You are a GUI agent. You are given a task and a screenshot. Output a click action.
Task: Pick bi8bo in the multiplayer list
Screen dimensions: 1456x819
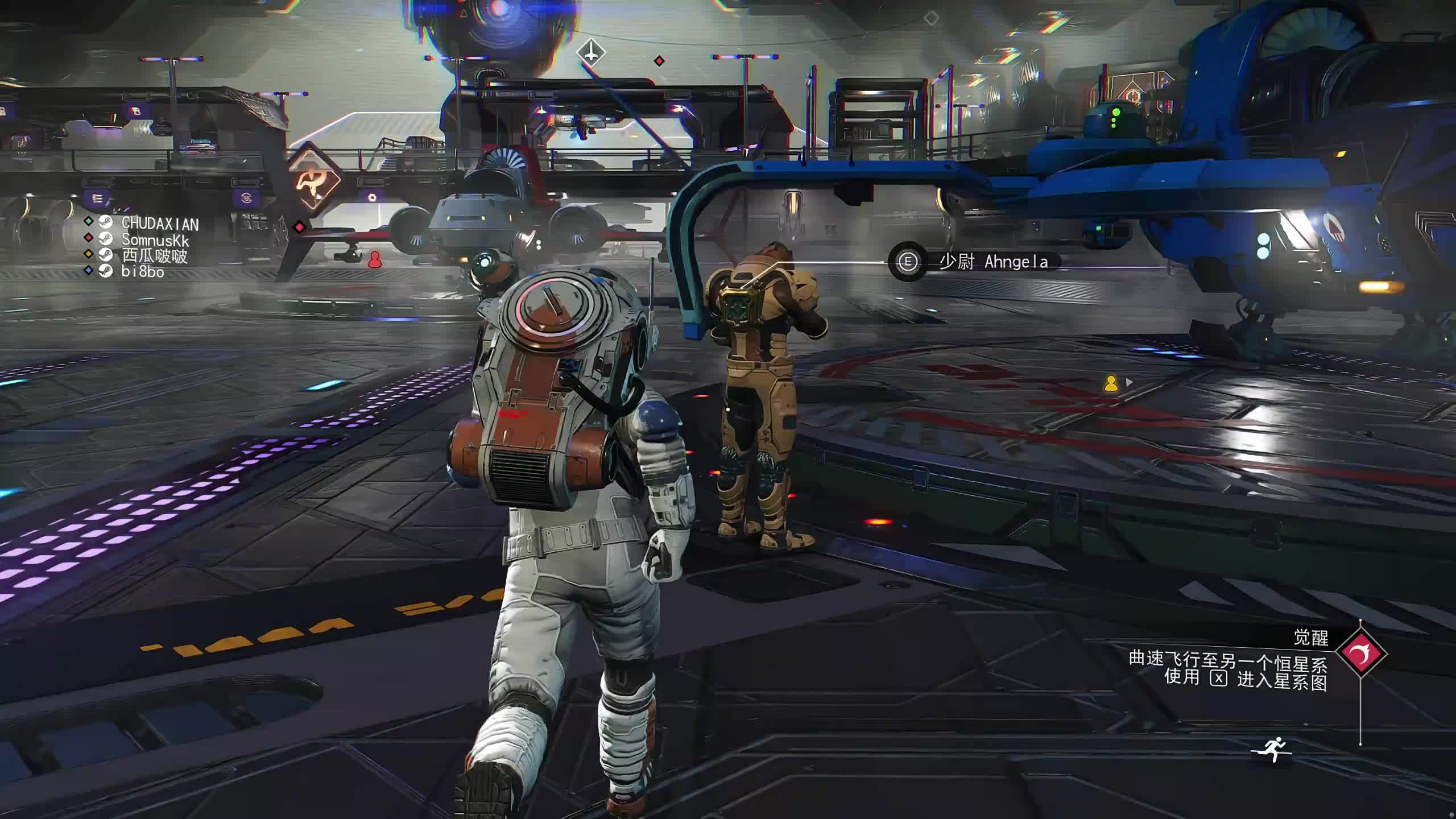142,272
